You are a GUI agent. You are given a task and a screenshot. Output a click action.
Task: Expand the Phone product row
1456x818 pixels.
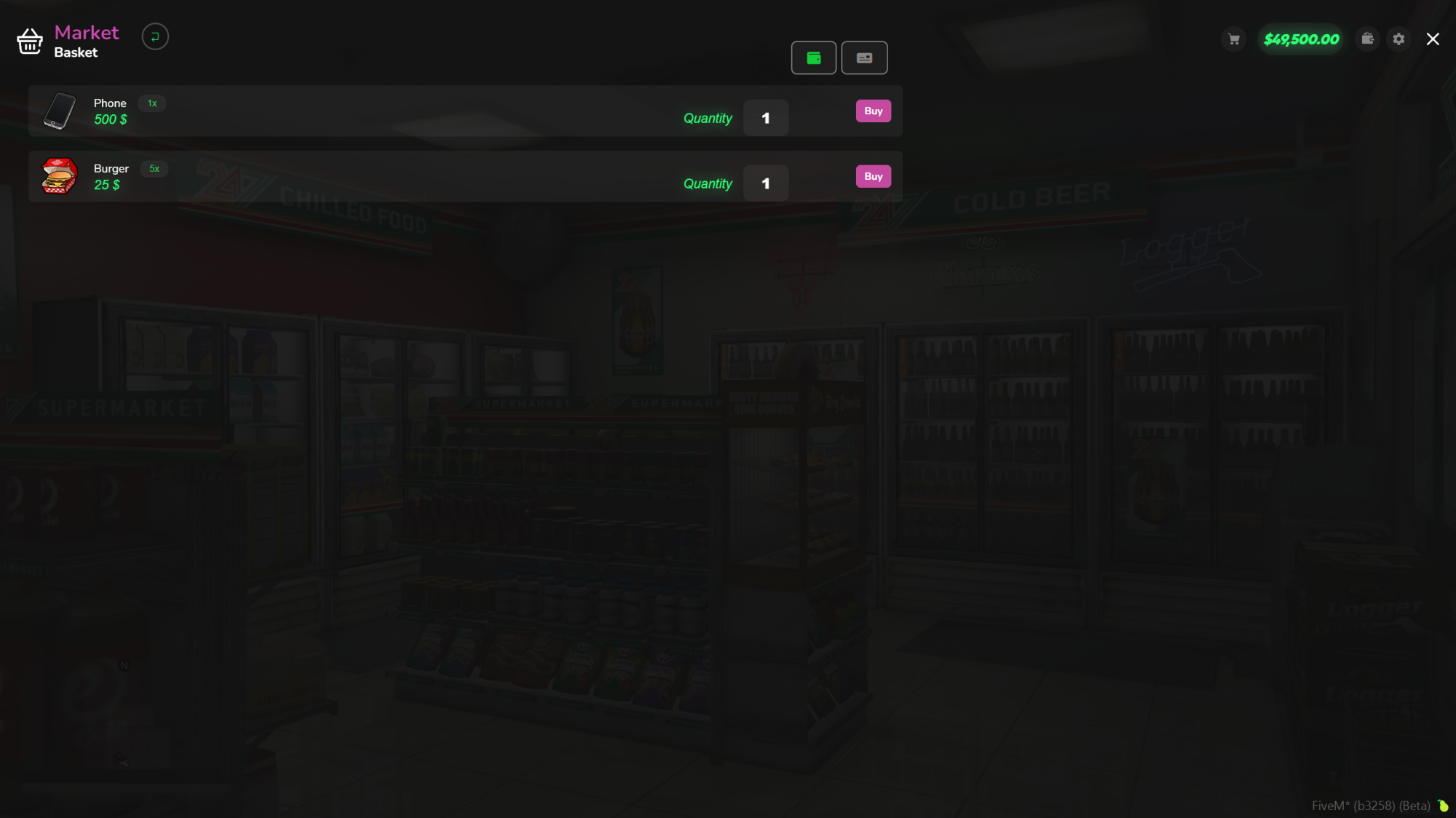pyautogui.click(x=437, y=111)
